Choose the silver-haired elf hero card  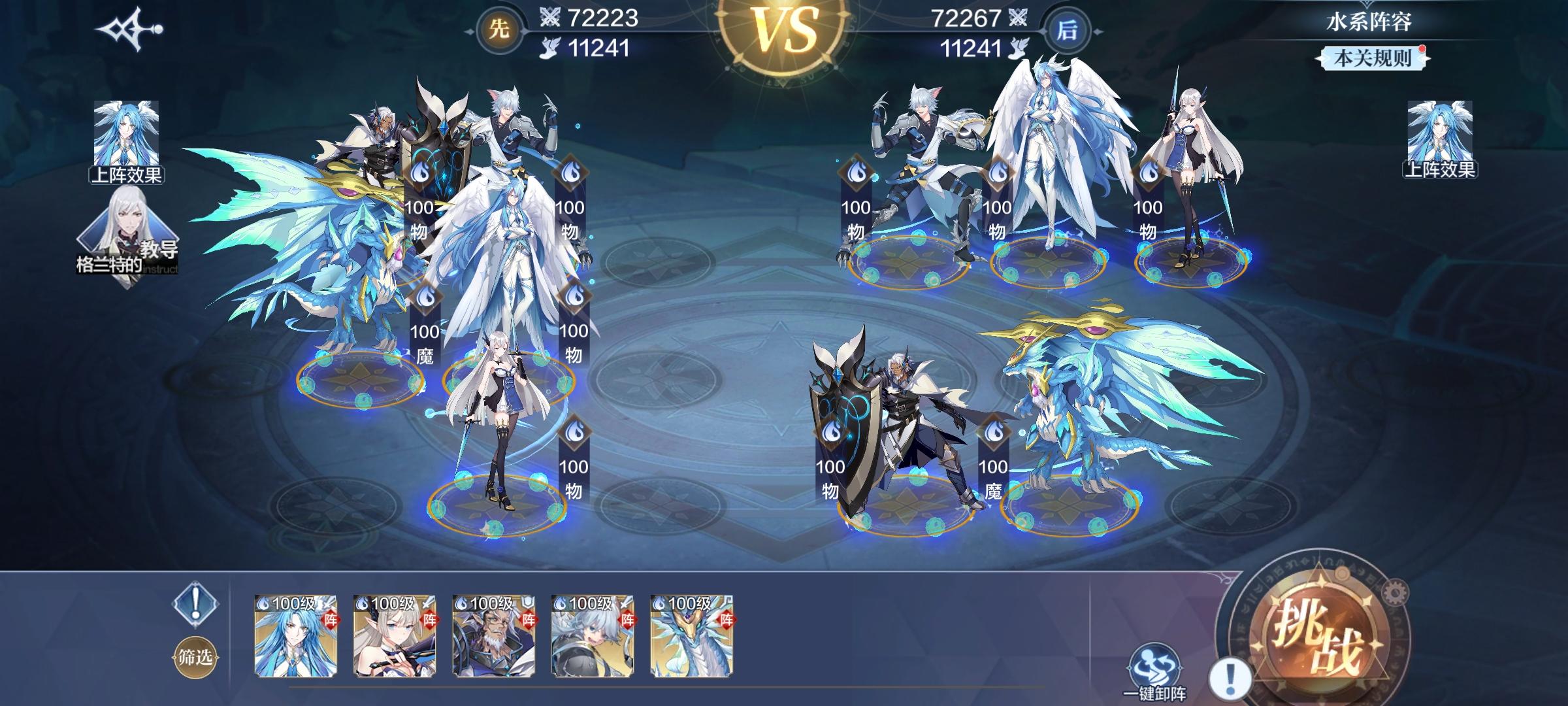[395, 635]
